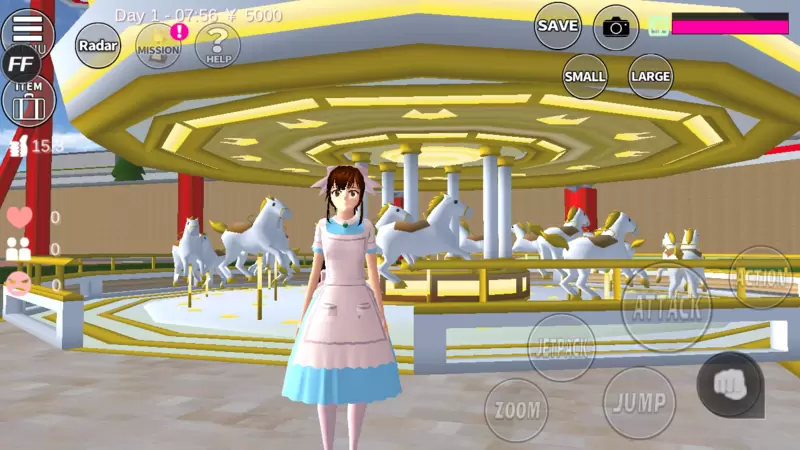Tap the ZOOM button
Screen dimensions: 800x450
coord(516,409)
